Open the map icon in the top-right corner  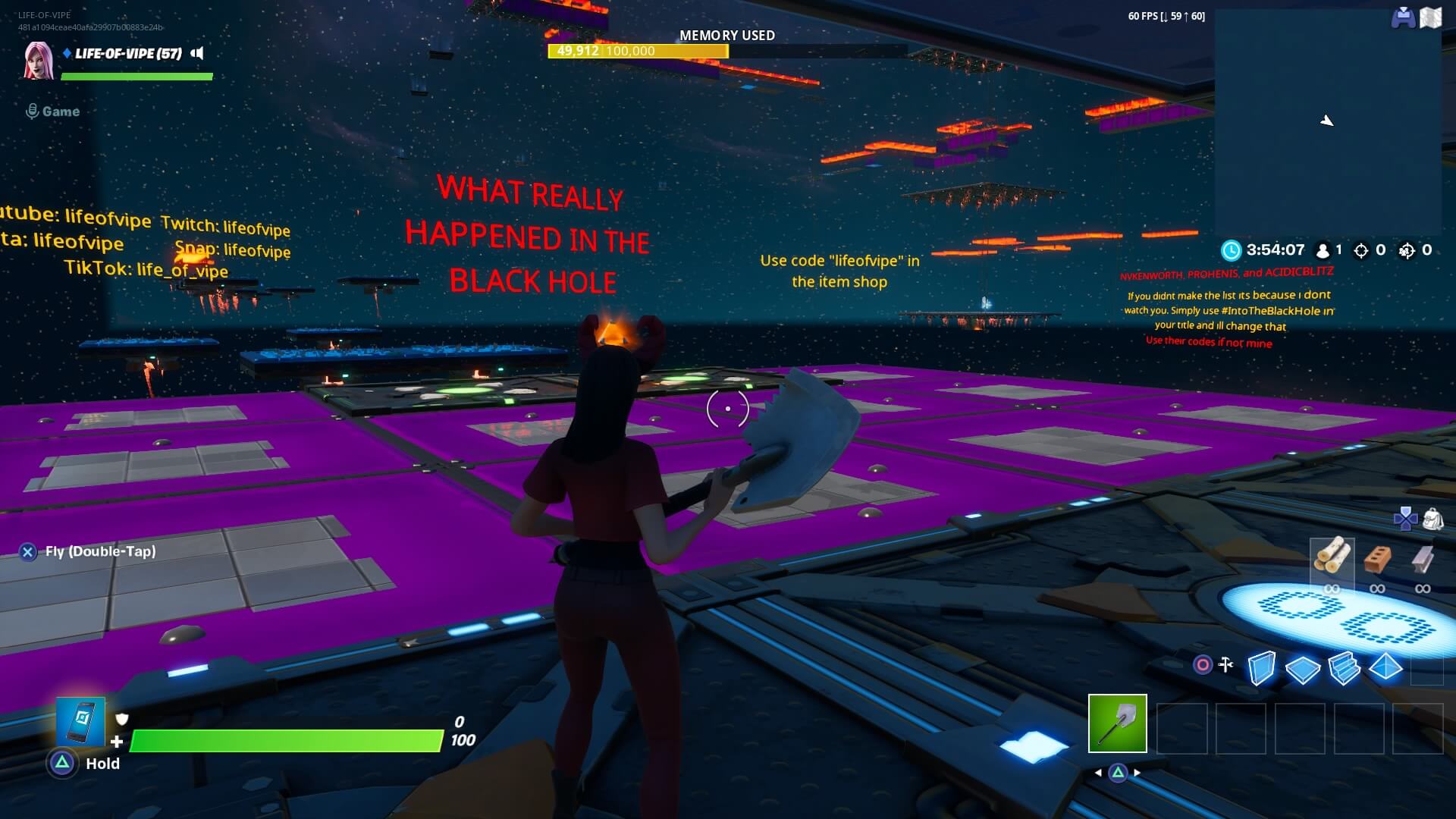(x=1432, y=18)
